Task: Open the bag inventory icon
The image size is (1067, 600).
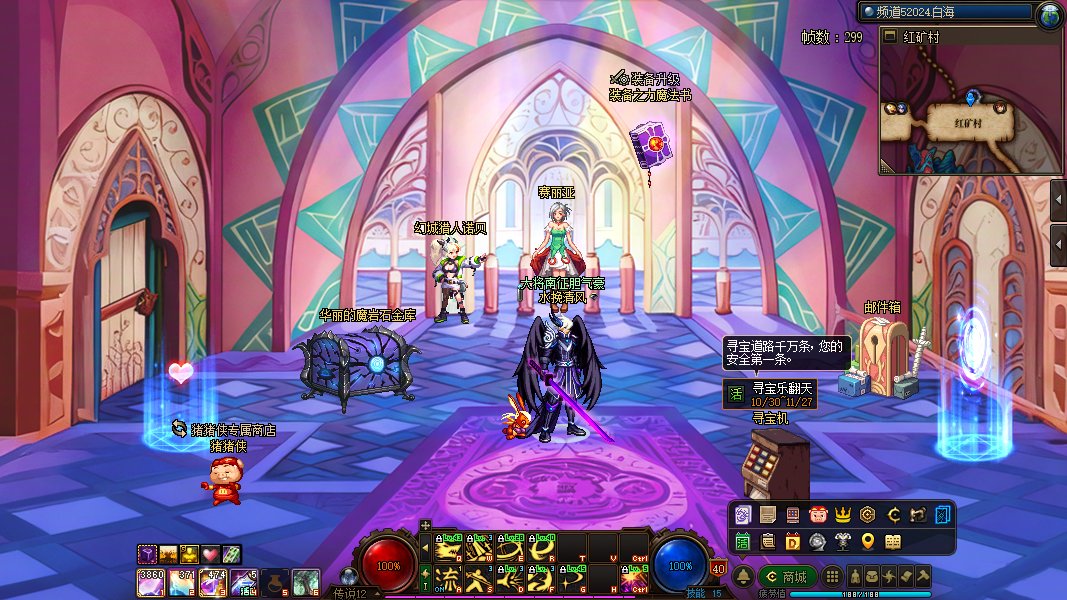Action: pyautogui.click(x=872, y=577)
